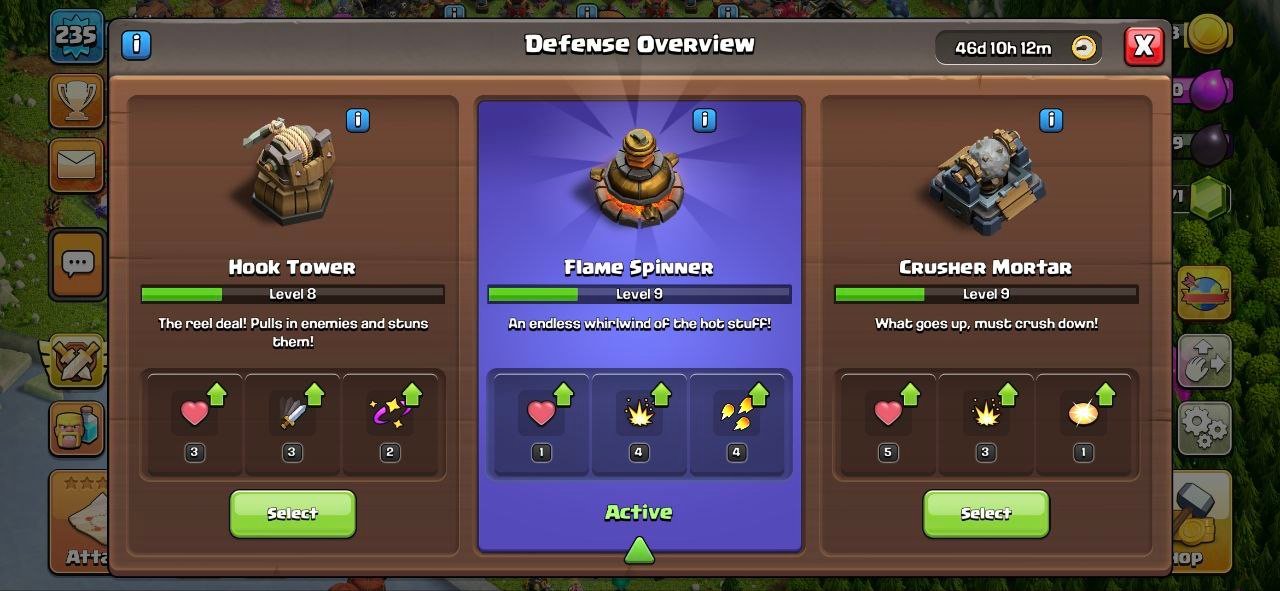Select the Crusher Mortar defense
Viewport: 1280px width, 591px height.
[x=985, y=513]
